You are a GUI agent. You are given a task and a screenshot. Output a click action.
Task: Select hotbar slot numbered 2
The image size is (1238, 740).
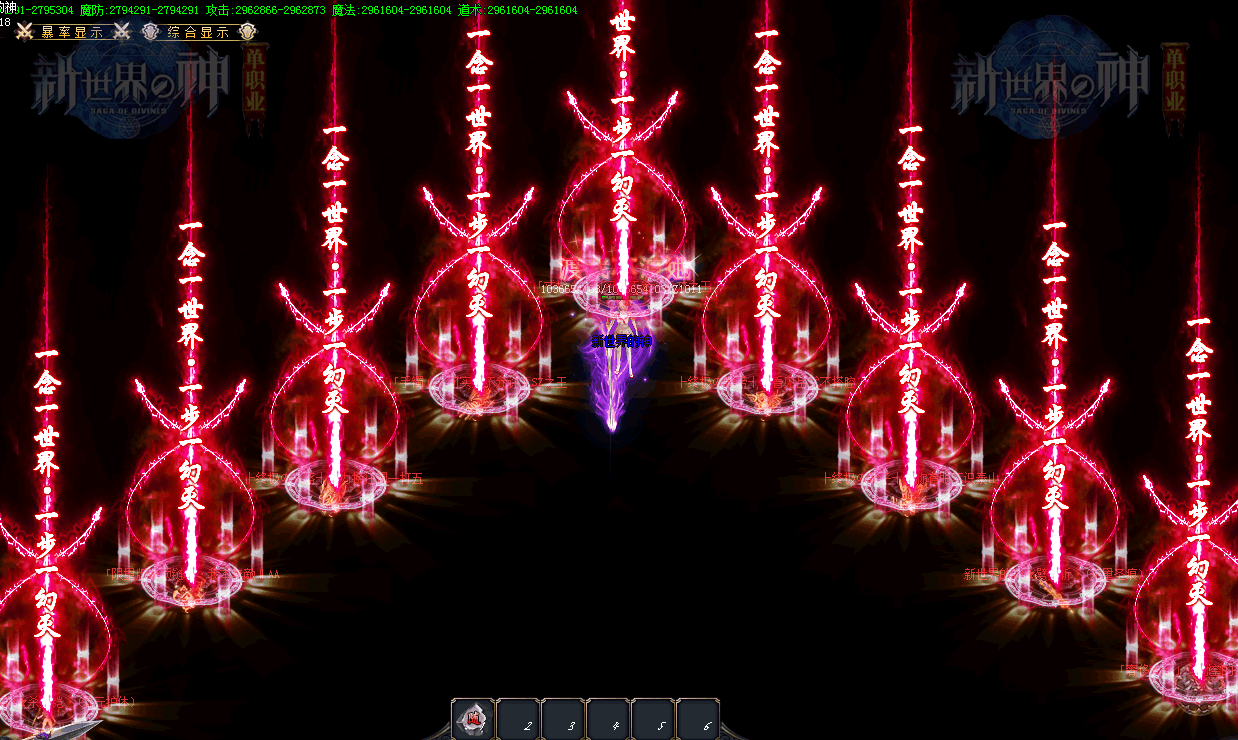519,719
